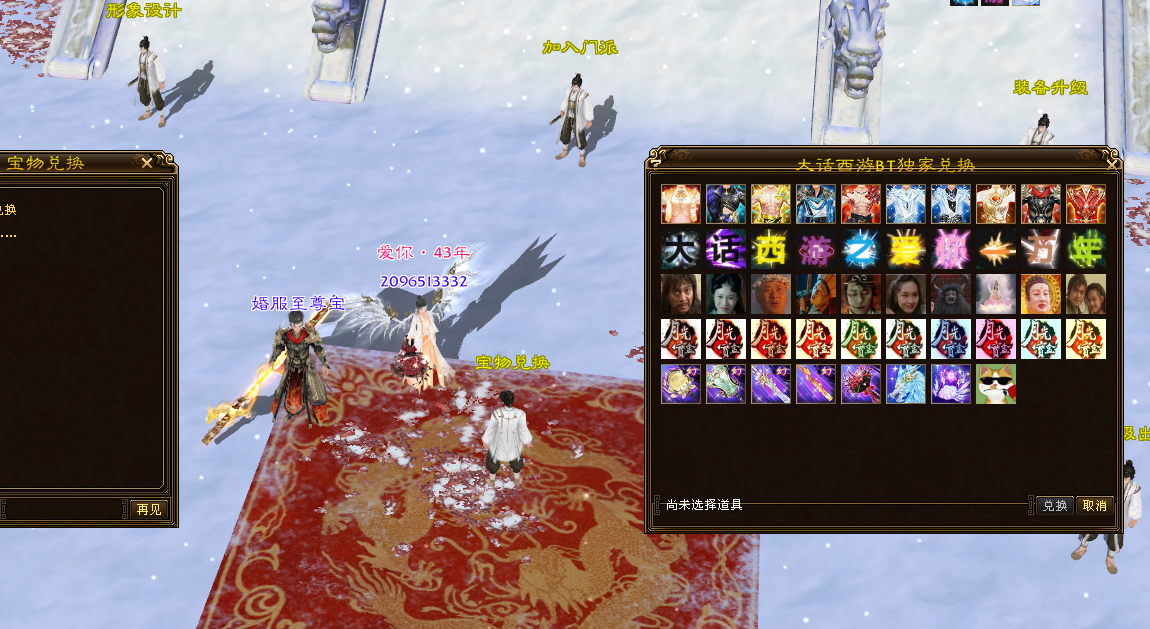1150x629 pixels.
Task: Select the sunglasses cat with rose item
Action: pyautogui.click(x=995, y=384)
